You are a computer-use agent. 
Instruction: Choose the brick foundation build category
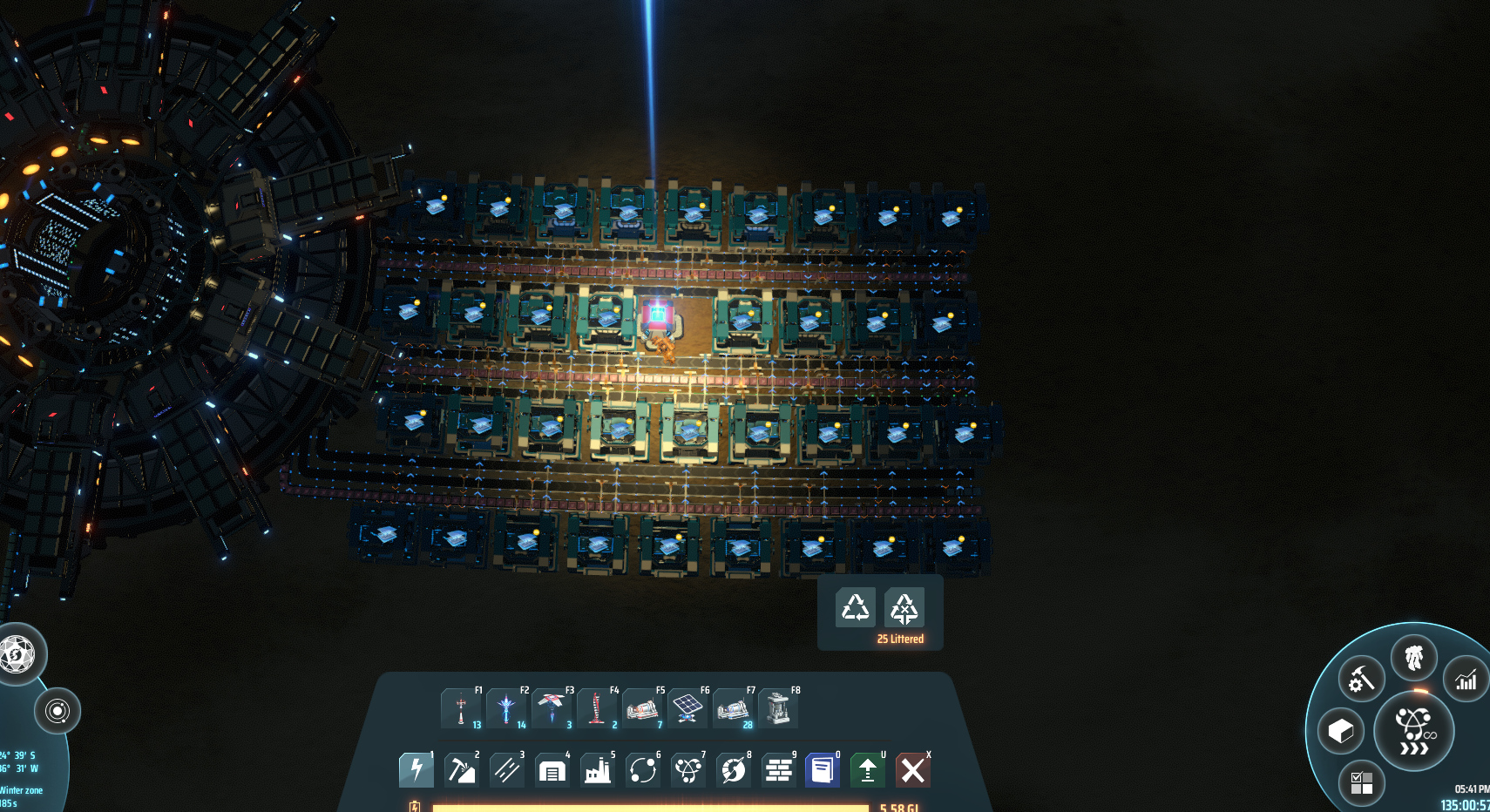778,770
